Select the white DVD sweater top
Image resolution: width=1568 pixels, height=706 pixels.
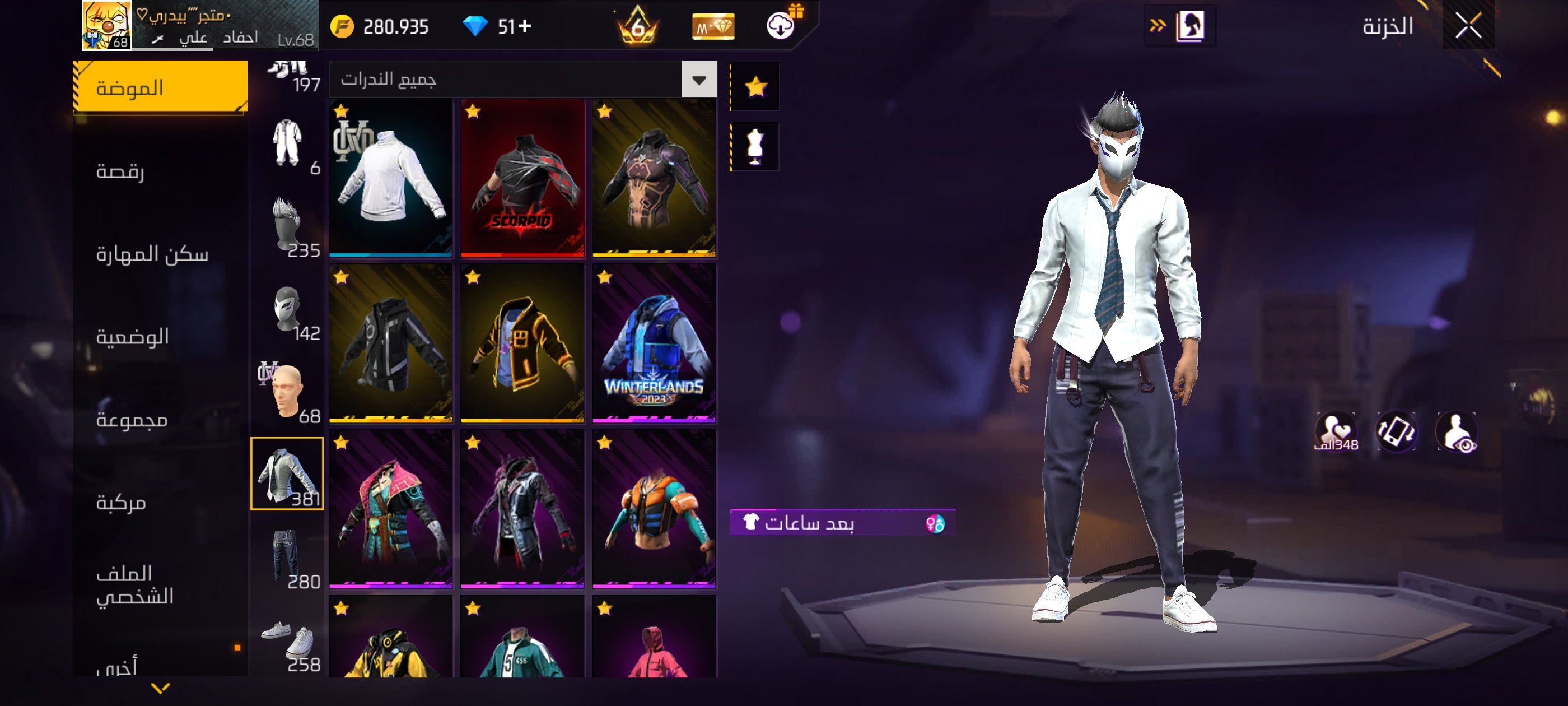pos(391,177)
